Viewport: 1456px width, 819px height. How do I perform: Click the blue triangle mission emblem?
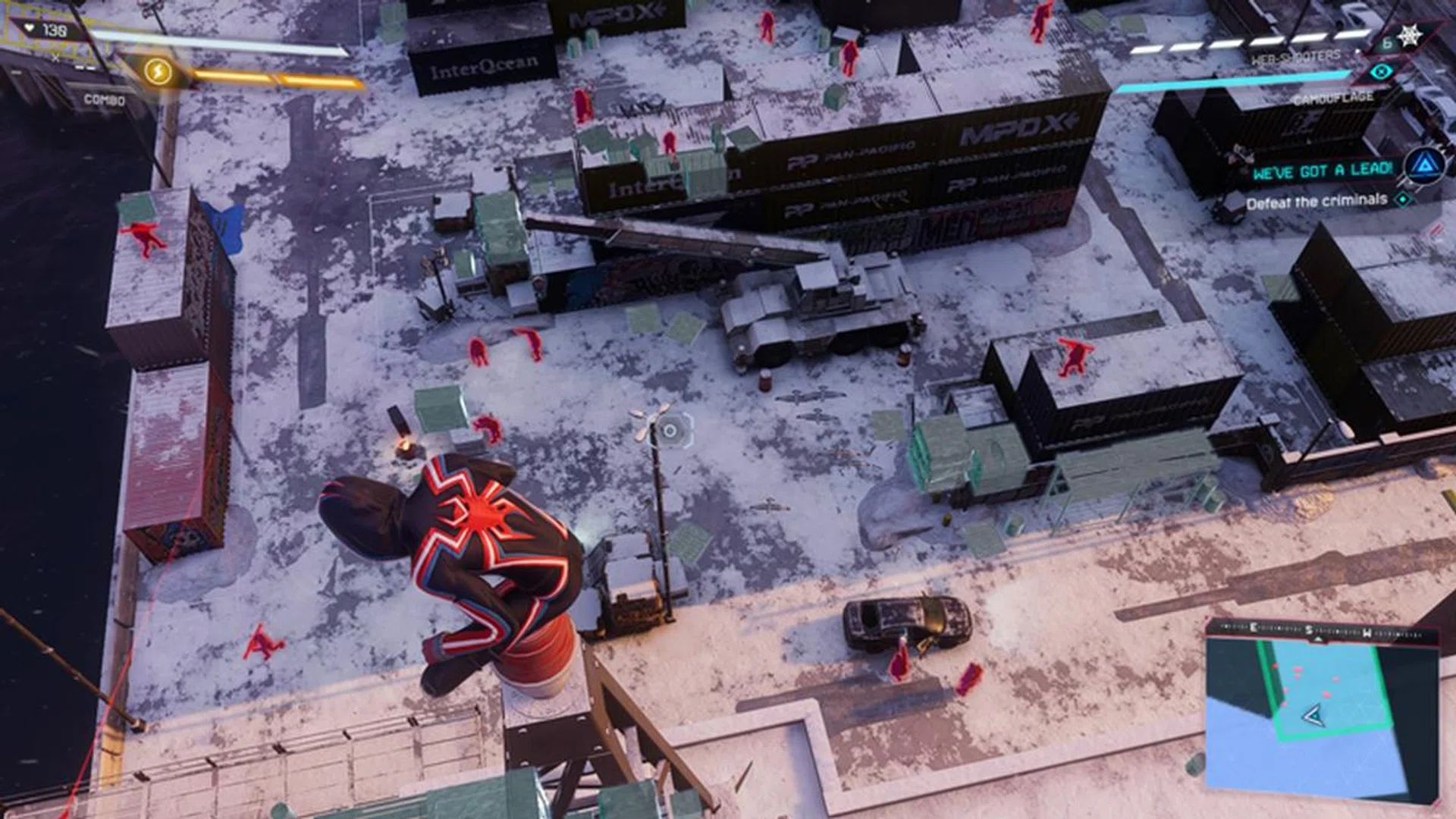coord(1425,165)
